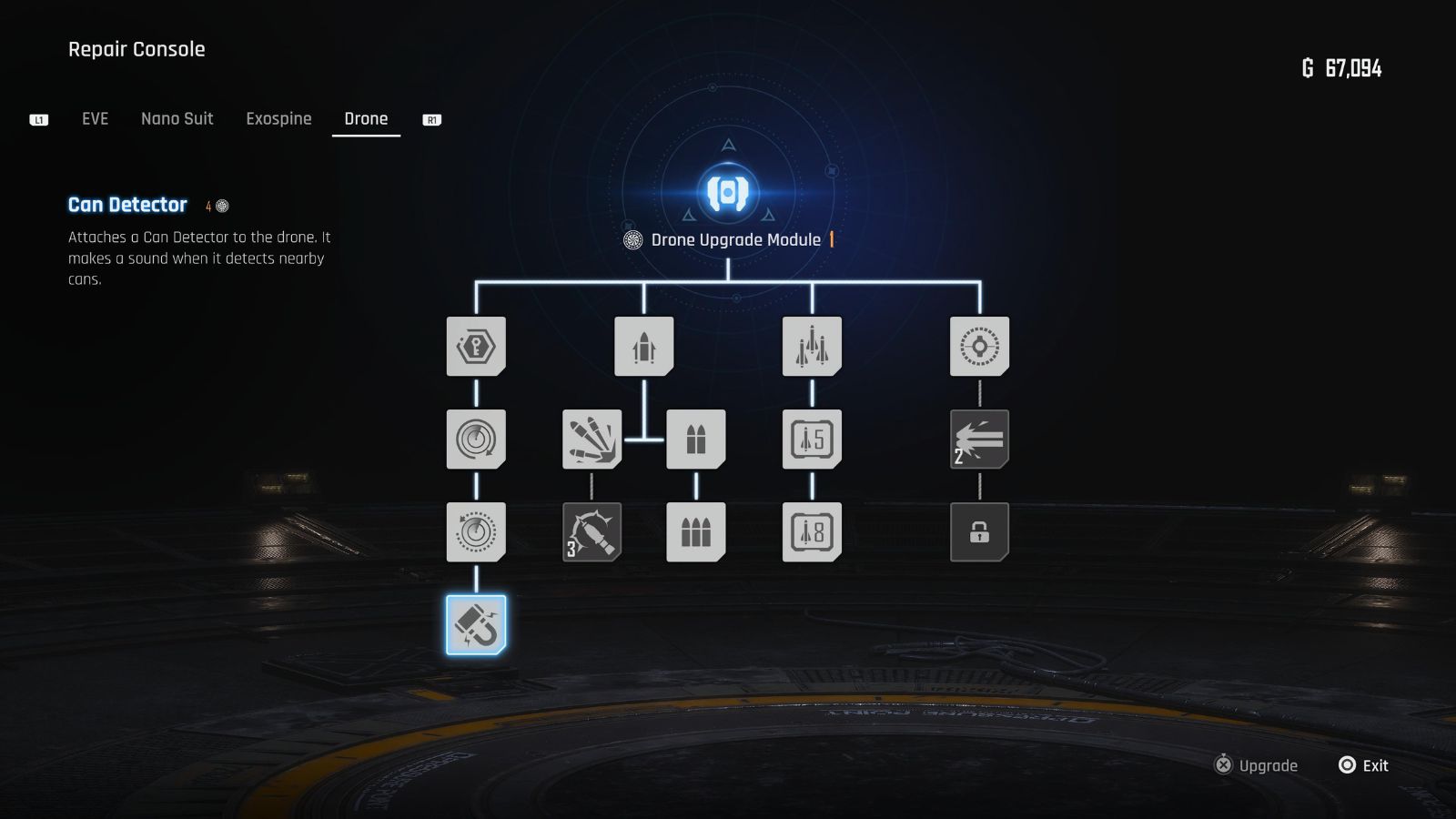Switch to the EVE tab

click(x=94, y=118)
